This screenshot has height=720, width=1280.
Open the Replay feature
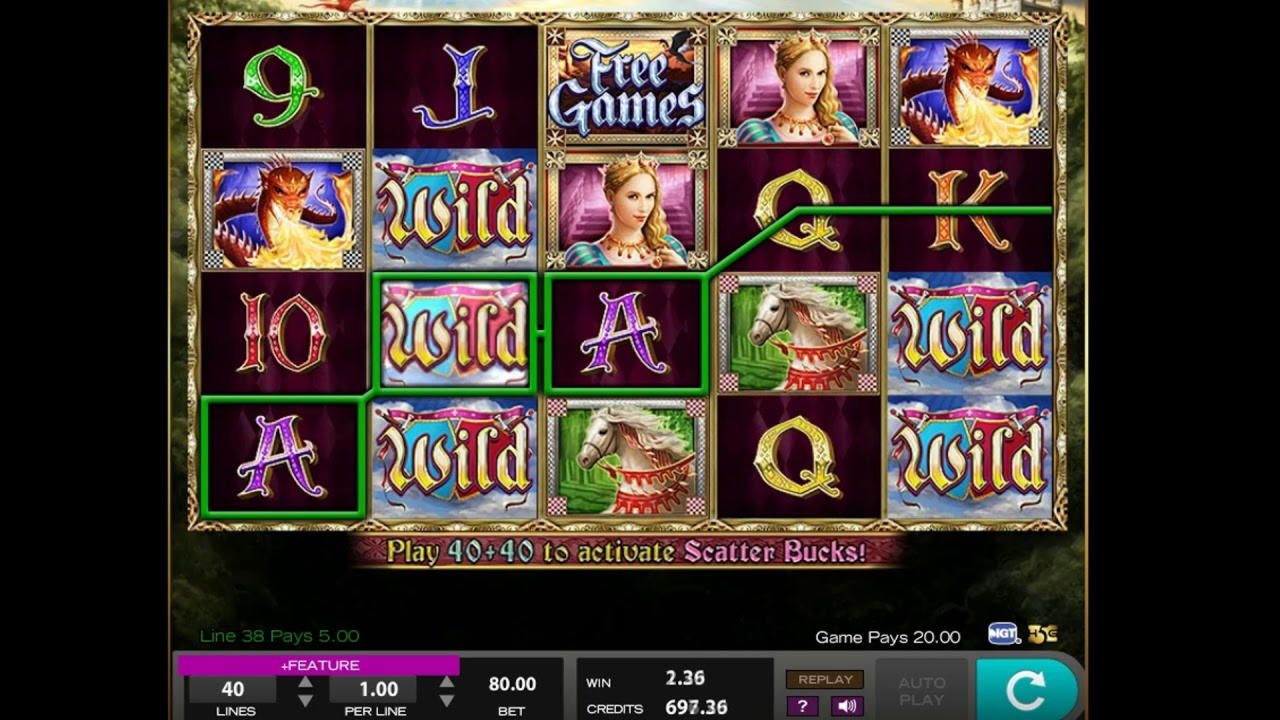pos(825,679)
